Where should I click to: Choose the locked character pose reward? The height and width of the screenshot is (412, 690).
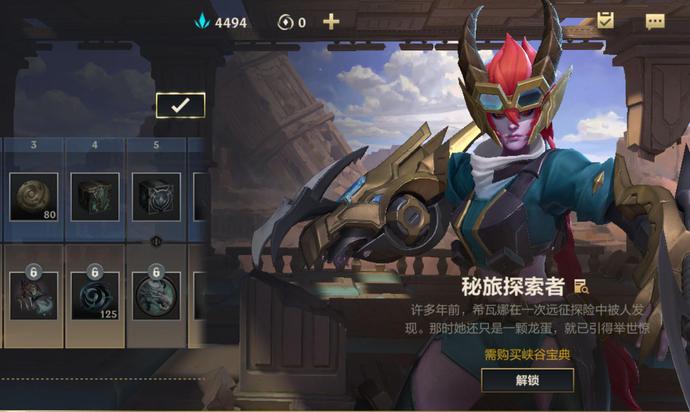(34, 296)
